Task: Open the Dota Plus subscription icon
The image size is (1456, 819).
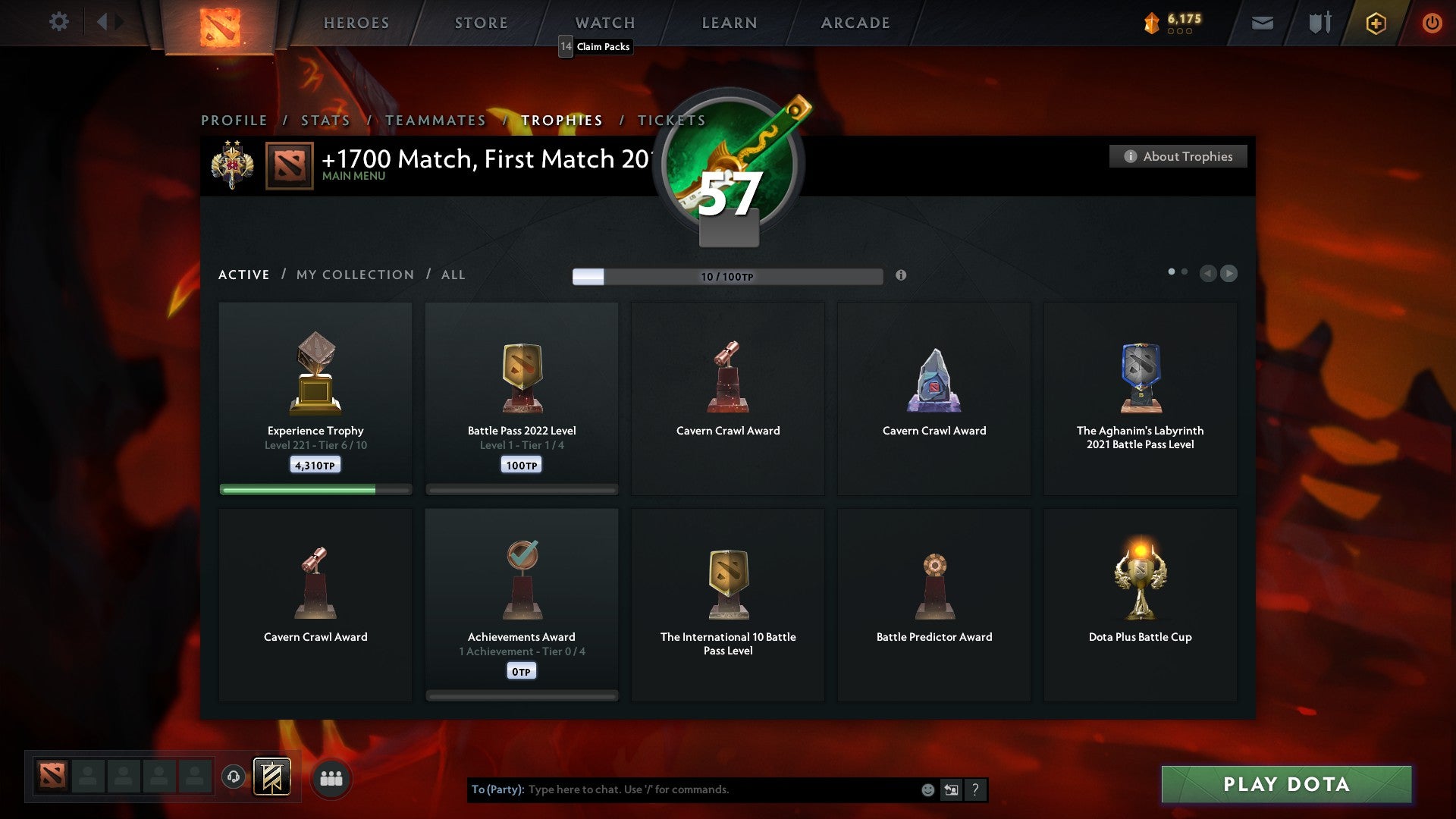Action: [1375, 23]
